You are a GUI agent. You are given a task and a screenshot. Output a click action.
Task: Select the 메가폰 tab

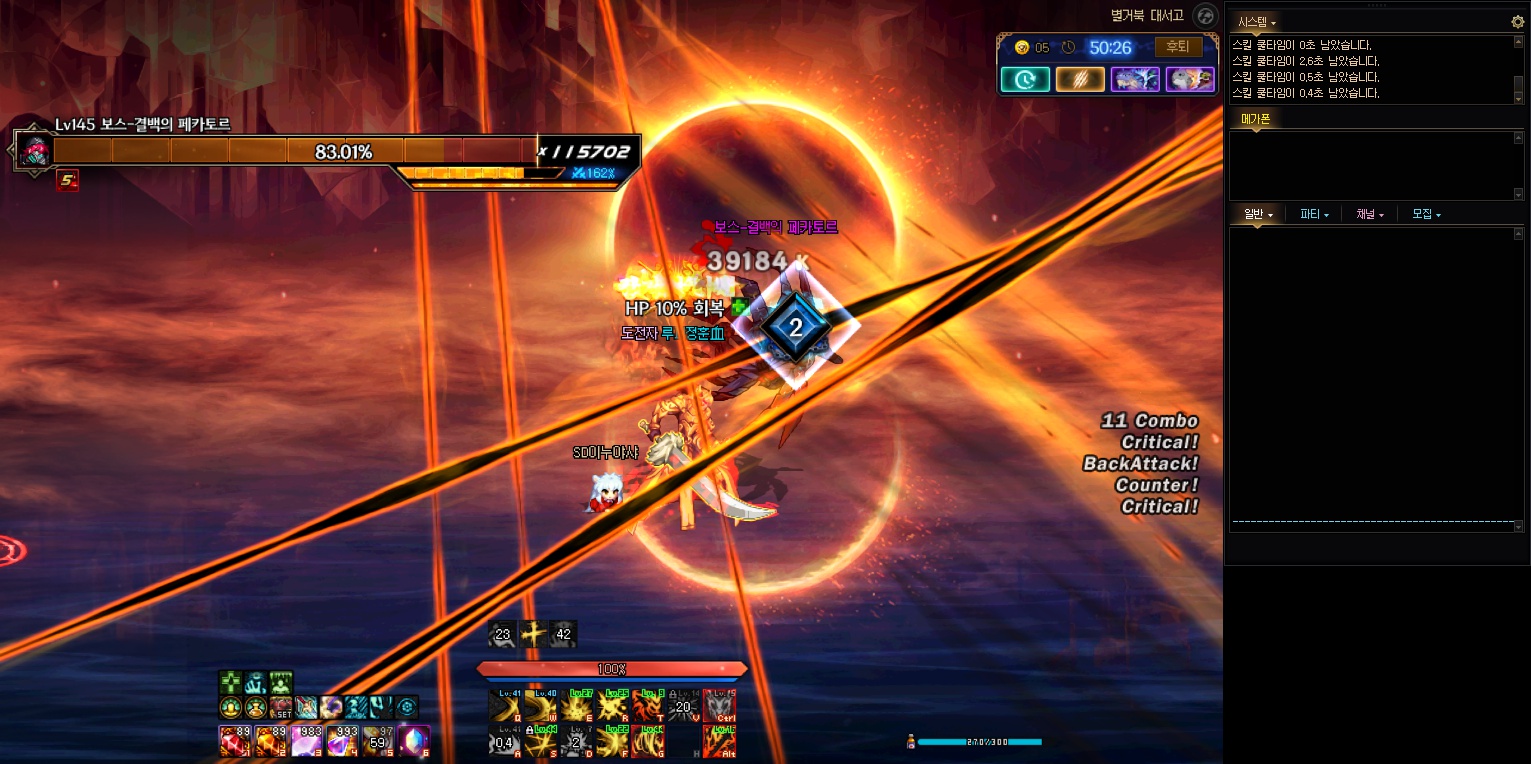1255,119
